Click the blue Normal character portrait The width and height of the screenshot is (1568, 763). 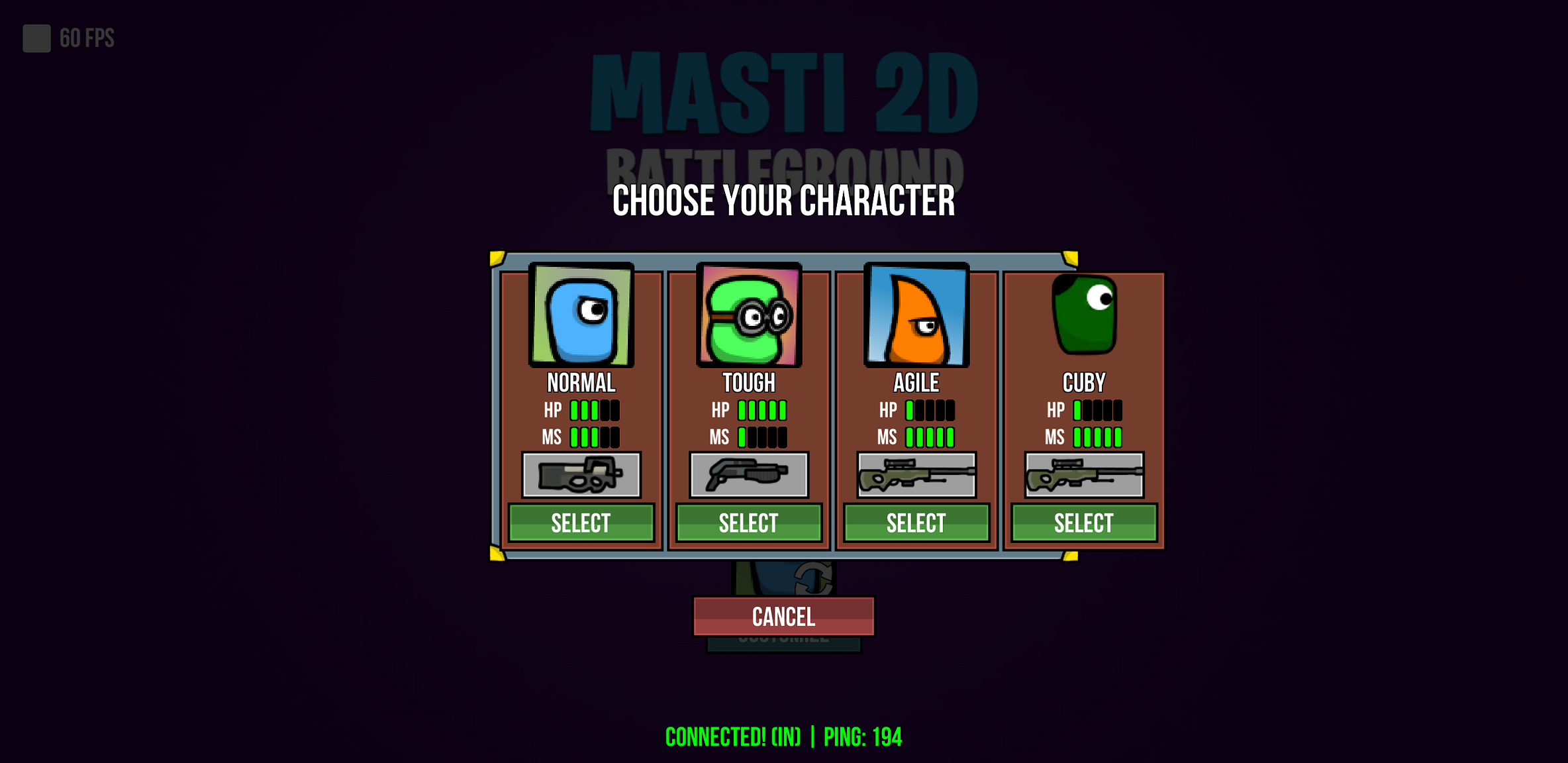click(x=581, y=315)
